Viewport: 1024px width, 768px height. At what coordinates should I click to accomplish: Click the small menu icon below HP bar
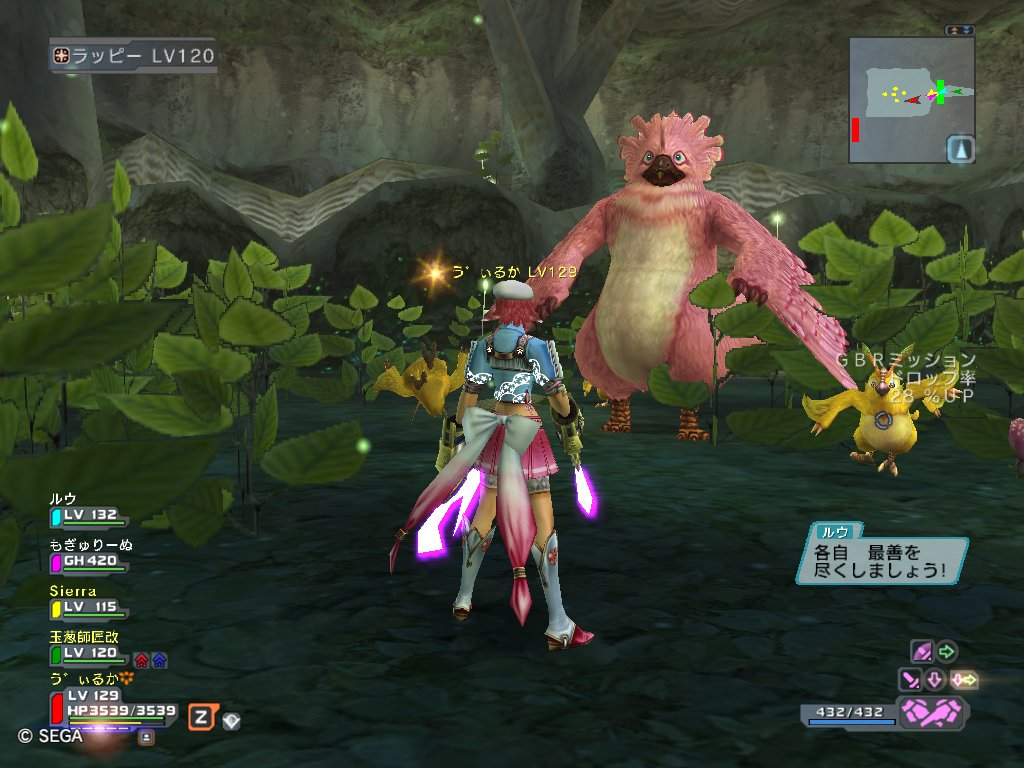146,737
